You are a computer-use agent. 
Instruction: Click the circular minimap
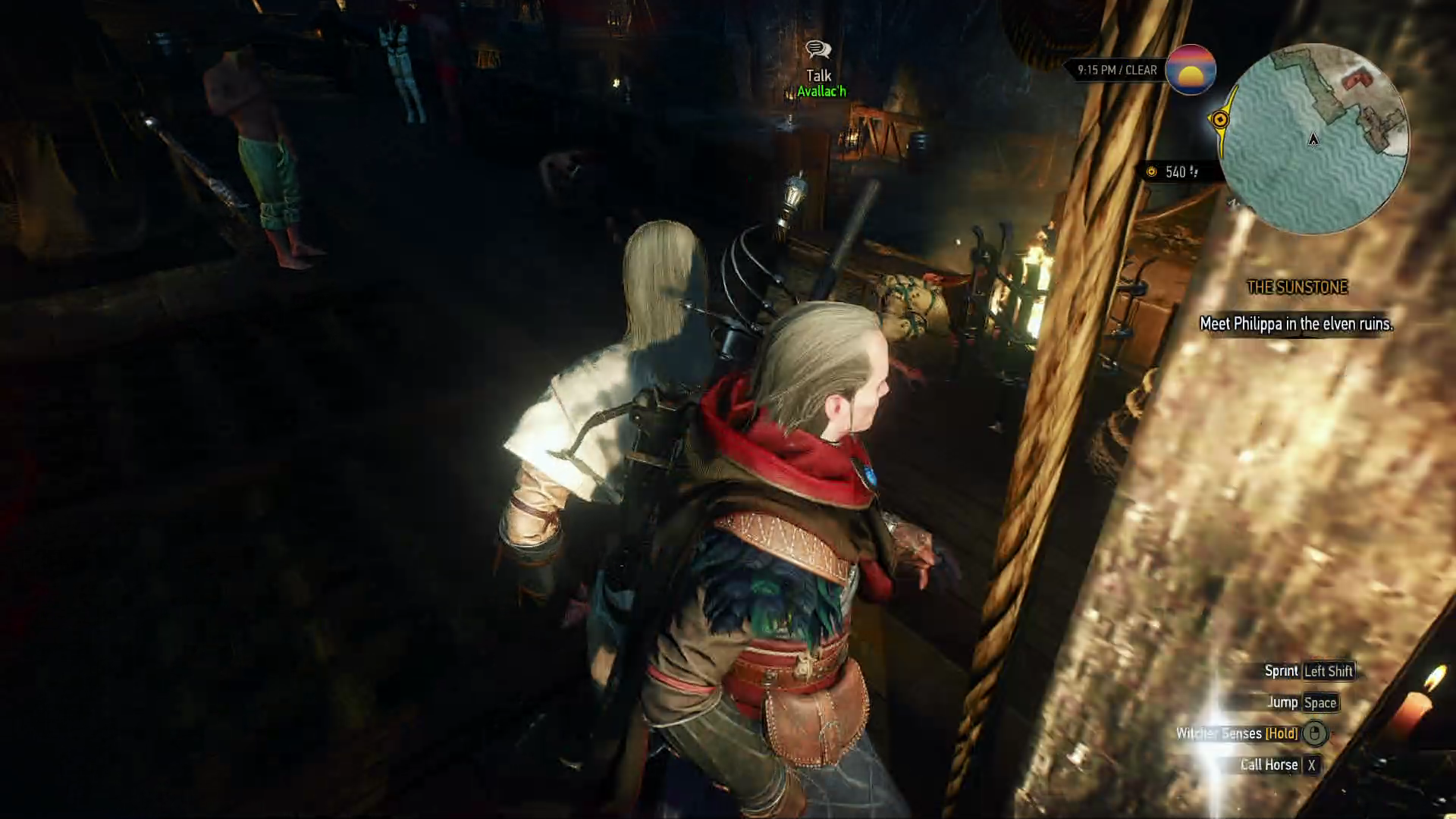tap(1316, 138)
